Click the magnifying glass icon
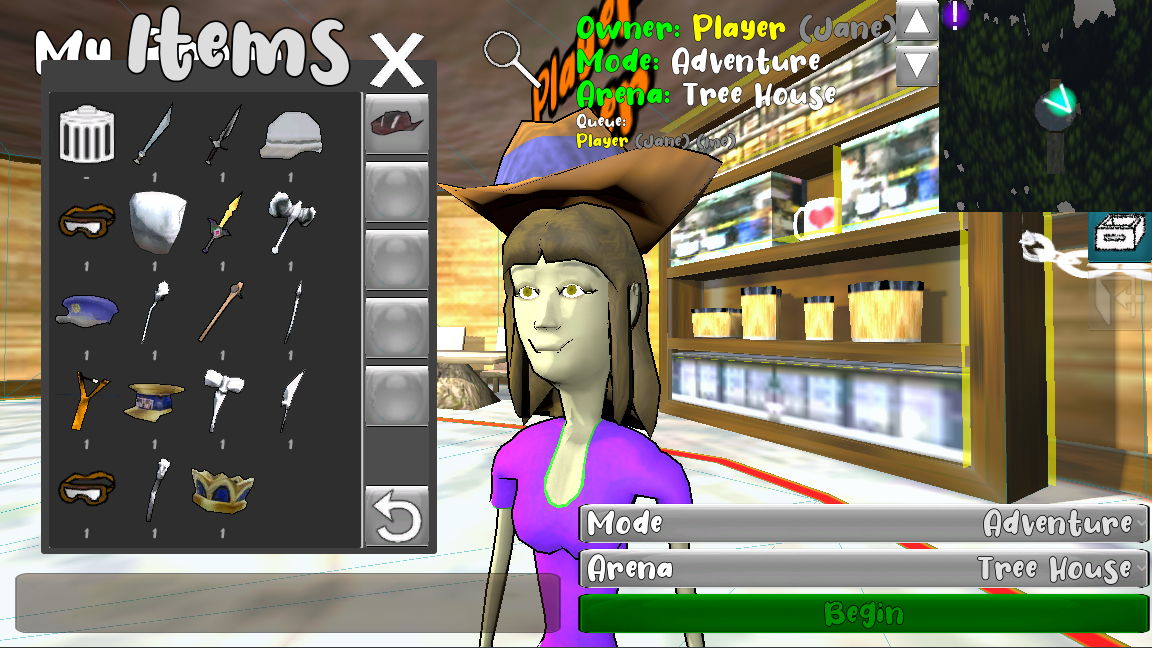Image resolution: width=1152 pixels, height=648 pixels. pyautogui.click(x=515, y=58)
